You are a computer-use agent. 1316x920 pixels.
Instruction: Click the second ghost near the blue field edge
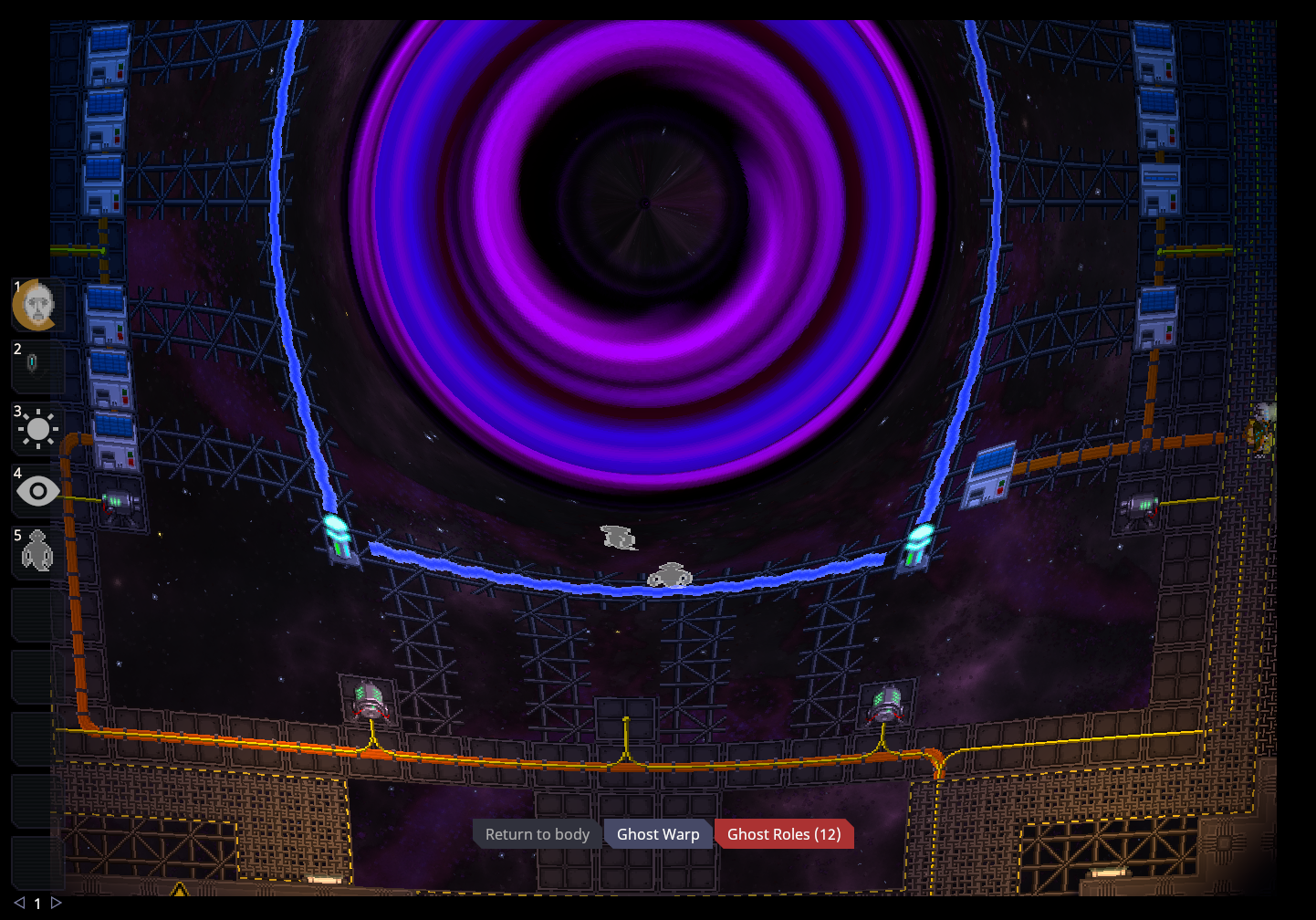(x=669, y=575)
